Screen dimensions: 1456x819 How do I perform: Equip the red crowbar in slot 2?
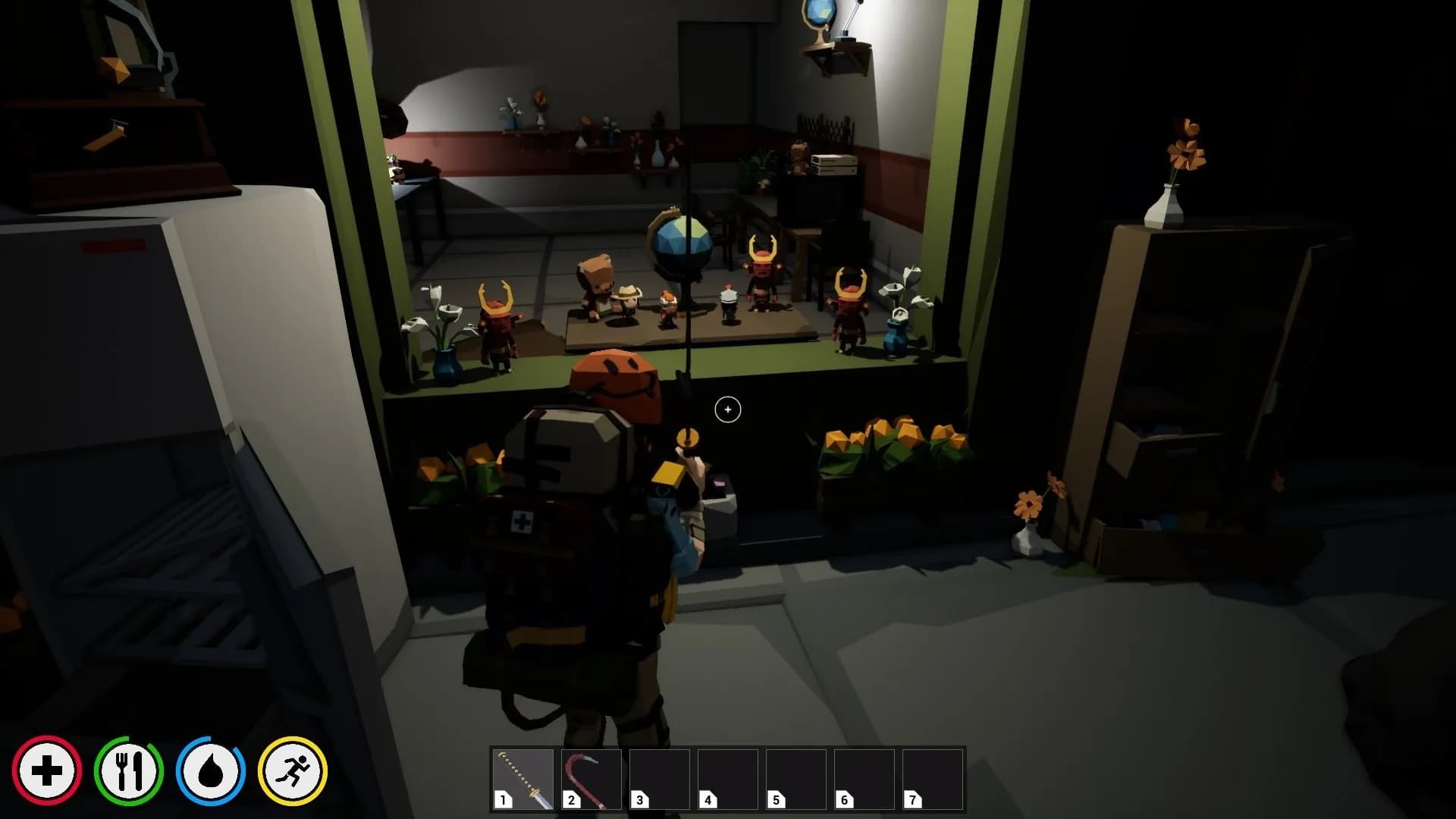[x=591, y=779]
